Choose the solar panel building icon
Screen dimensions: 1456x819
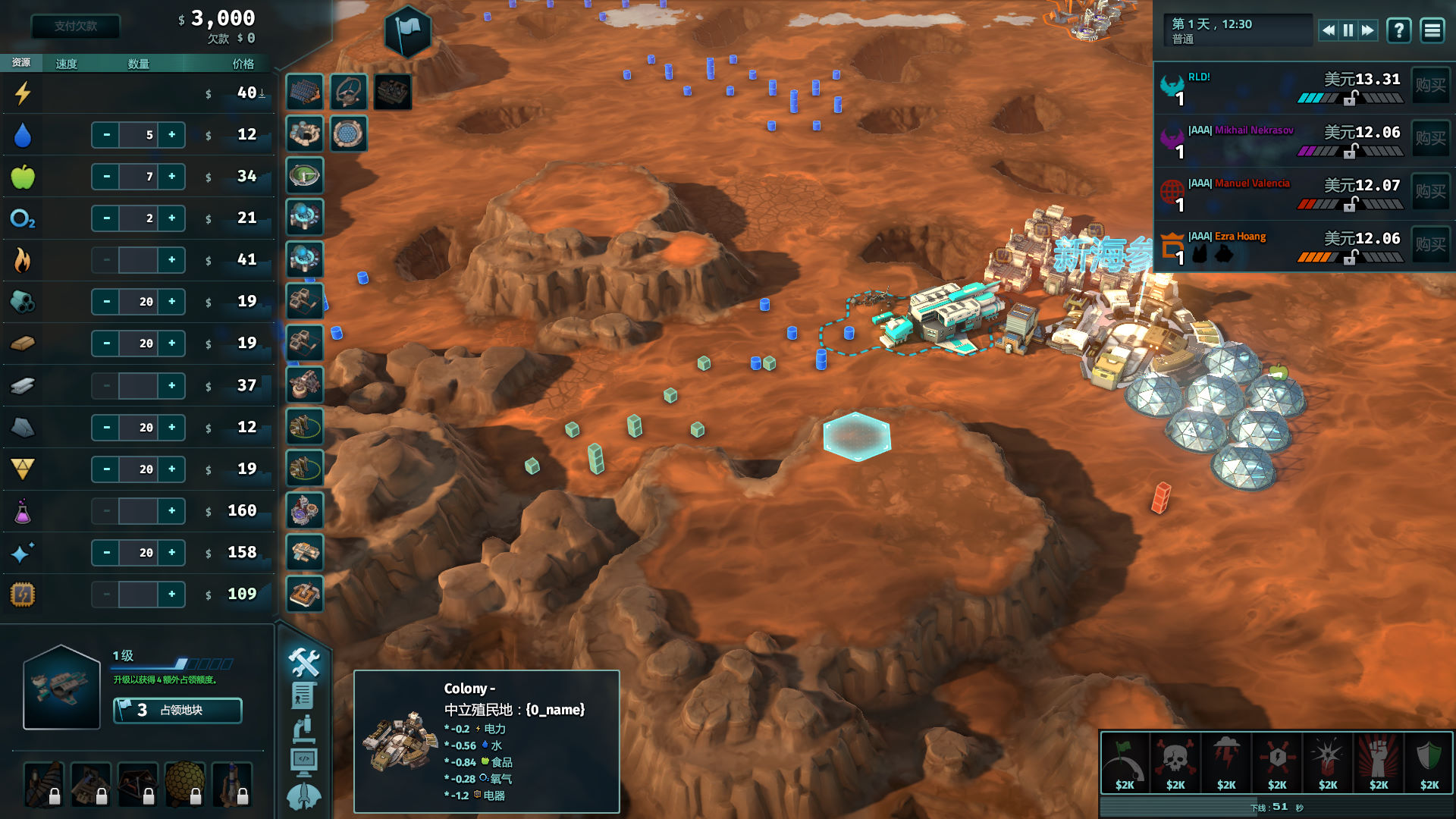(305, 92)
